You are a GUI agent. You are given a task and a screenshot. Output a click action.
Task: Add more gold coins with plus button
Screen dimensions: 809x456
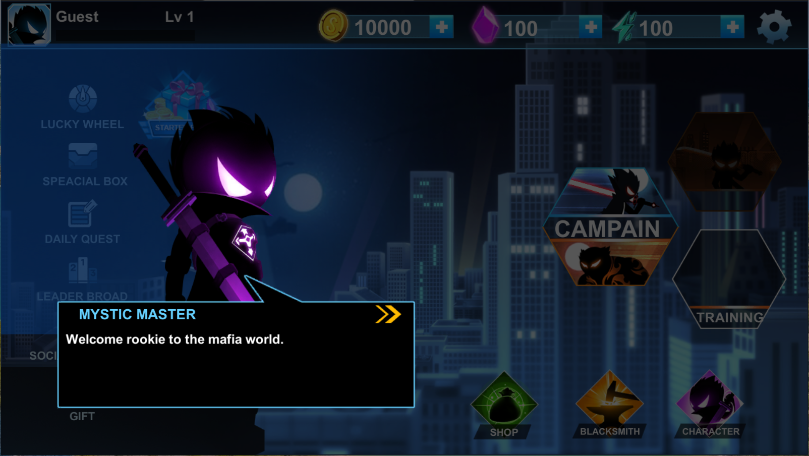442,27
